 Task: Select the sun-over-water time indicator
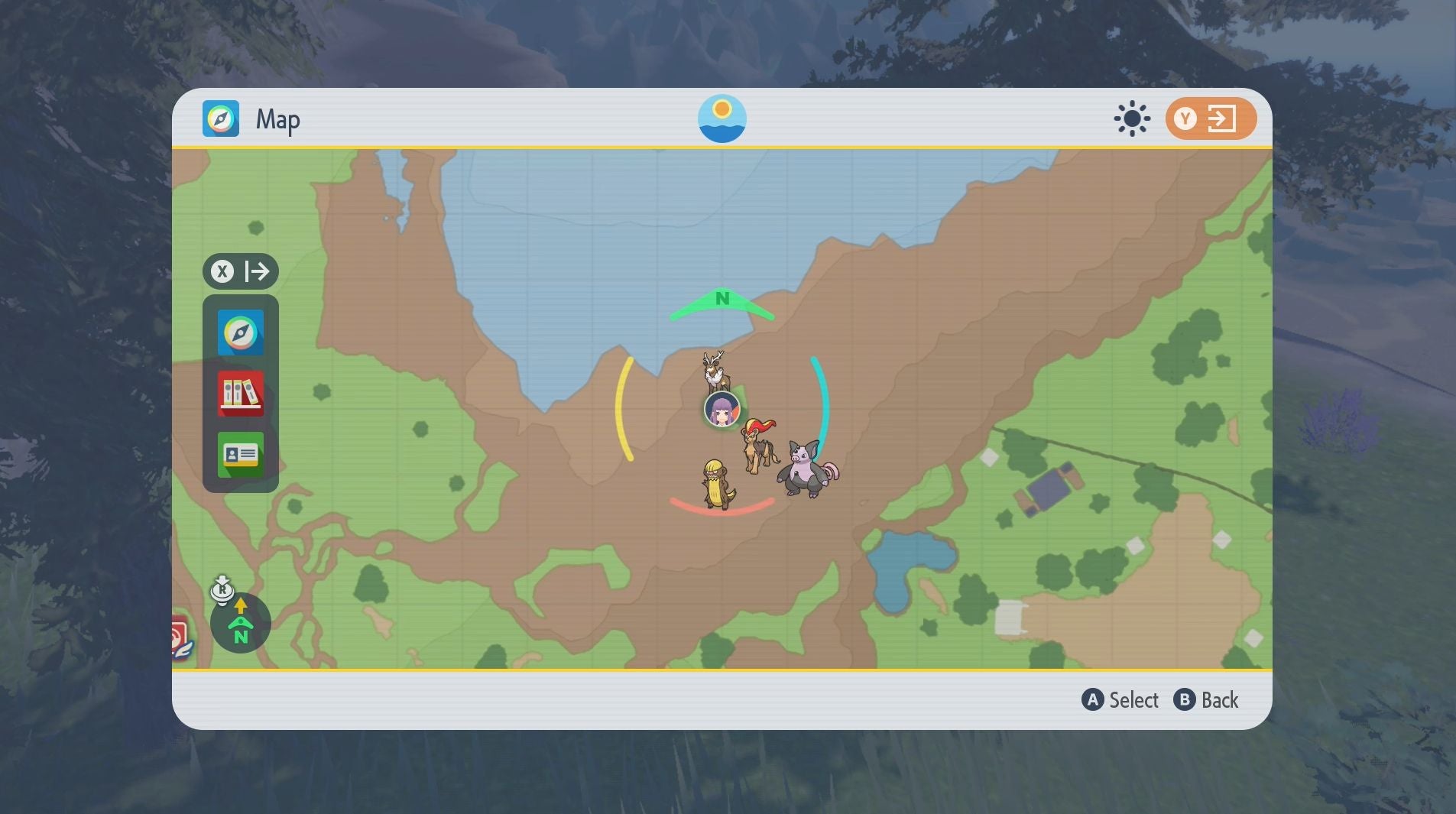(x=722, y=118)
